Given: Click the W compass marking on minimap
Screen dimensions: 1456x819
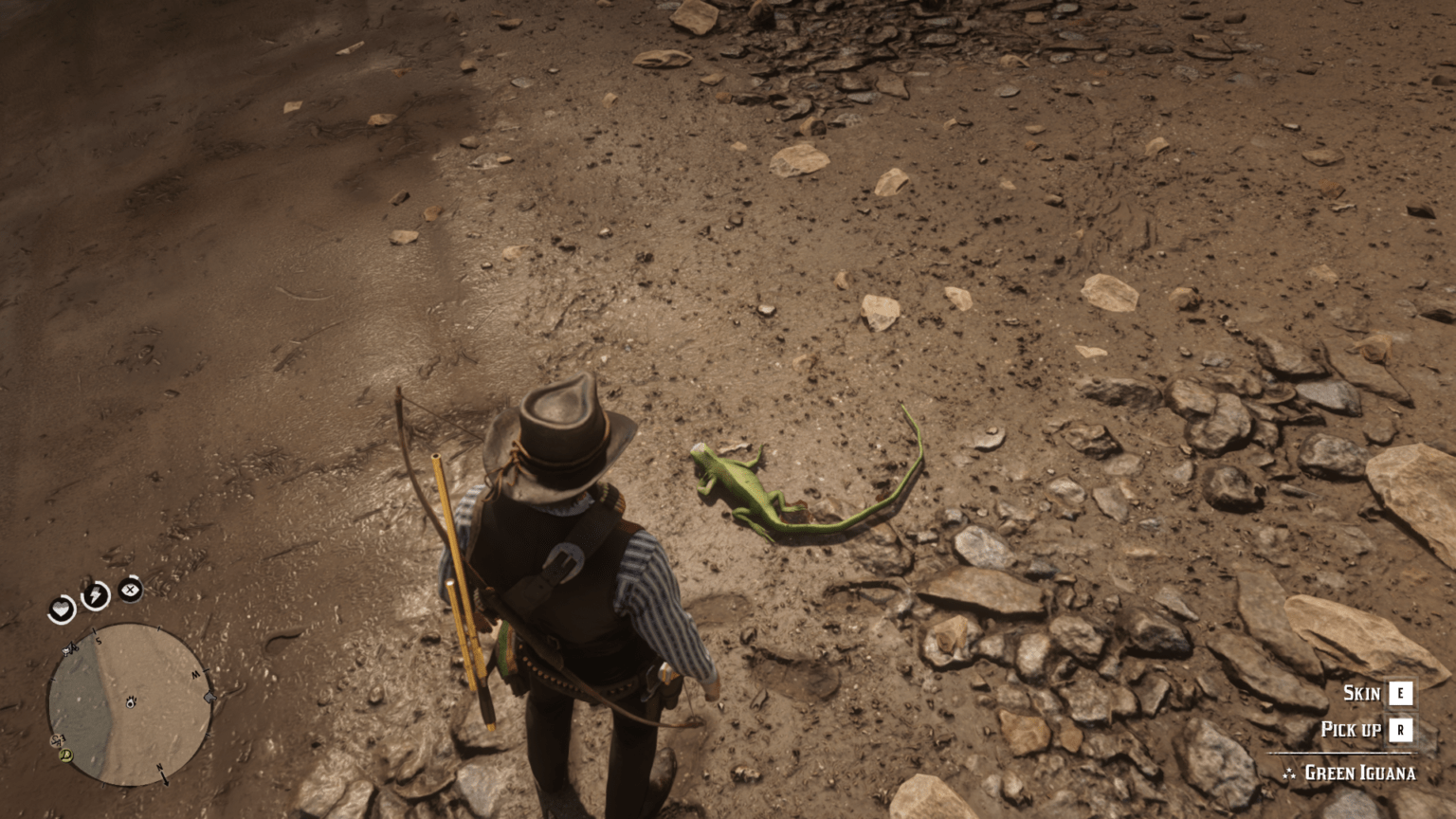Looking at the screenshot, I should tap(197, 673).
